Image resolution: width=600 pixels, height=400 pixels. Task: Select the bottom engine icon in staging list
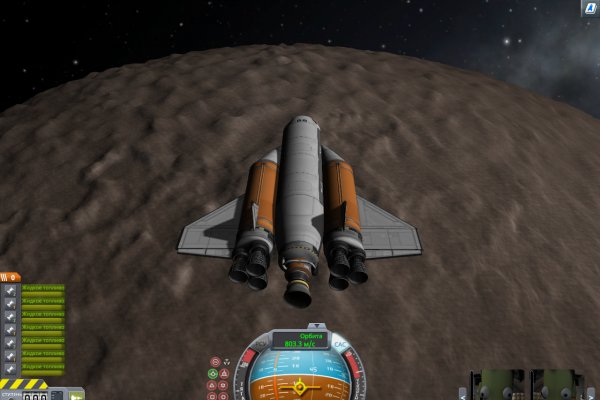point(10,368)
